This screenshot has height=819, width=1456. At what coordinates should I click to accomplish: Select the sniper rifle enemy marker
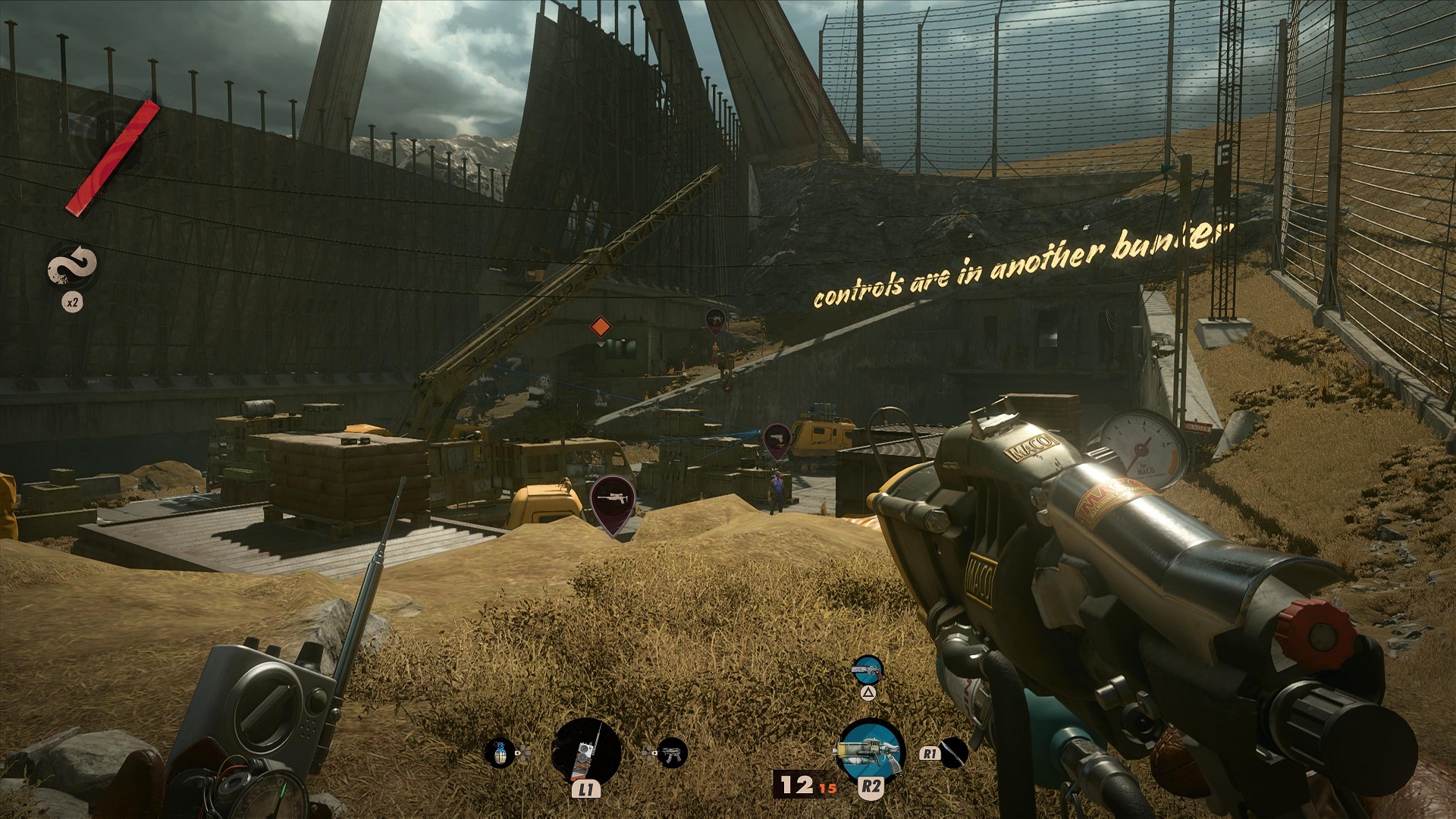tap(613, 500)
